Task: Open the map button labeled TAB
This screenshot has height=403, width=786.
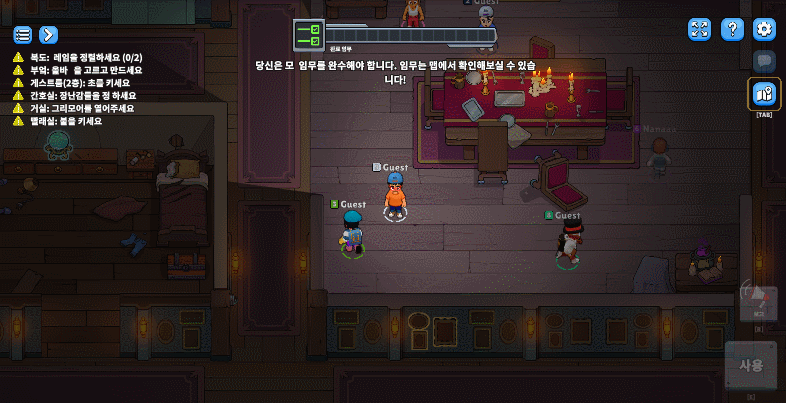Action: (765, 95)
